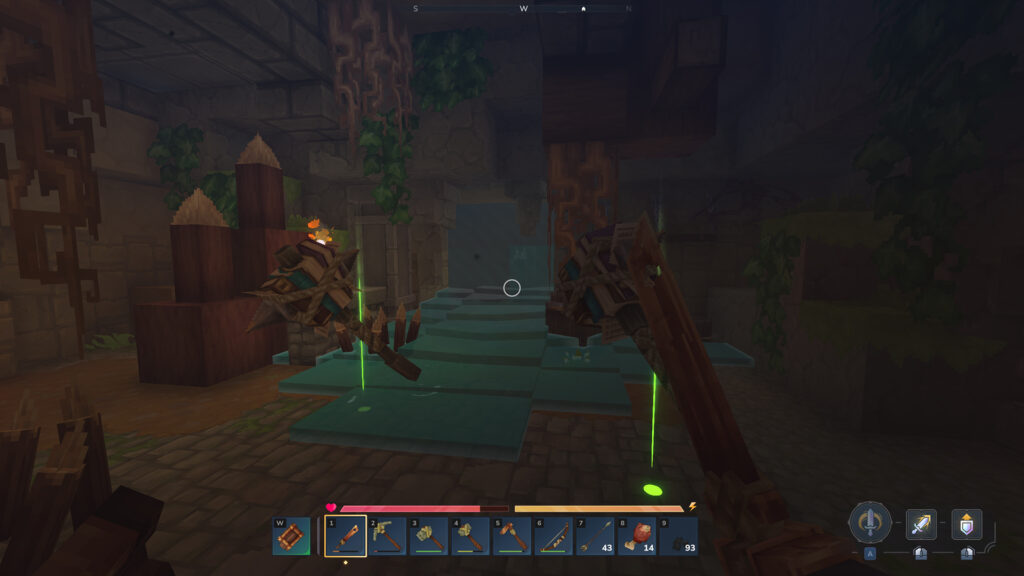The width and height of the screenshot is (1024, 576).
Task: Select the cooked meat stack of 14
Action: coord(637,536)
